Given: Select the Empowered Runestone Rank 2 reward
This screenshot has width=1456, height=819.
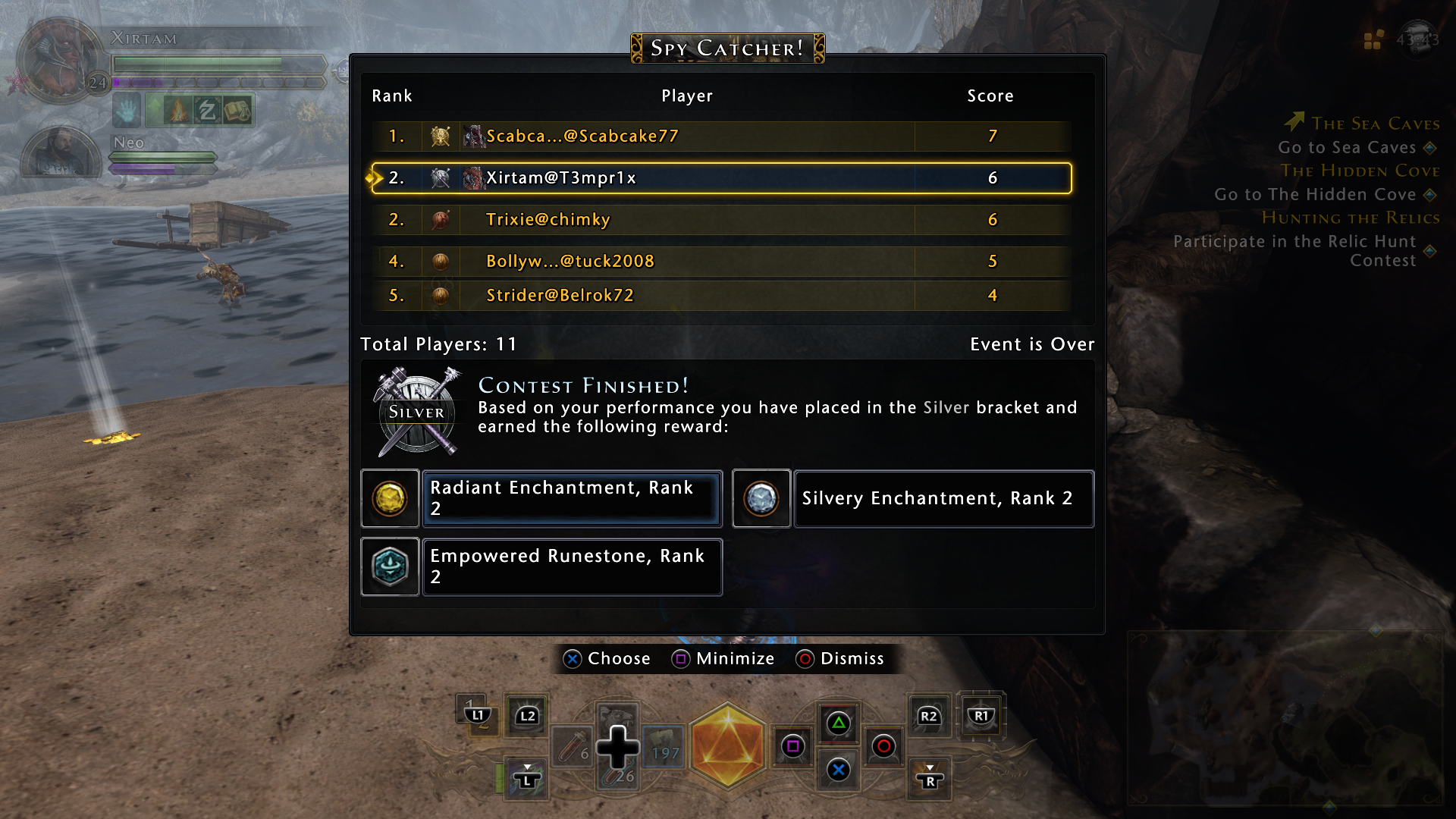Looking at the screenshot, I should [572, 566].
